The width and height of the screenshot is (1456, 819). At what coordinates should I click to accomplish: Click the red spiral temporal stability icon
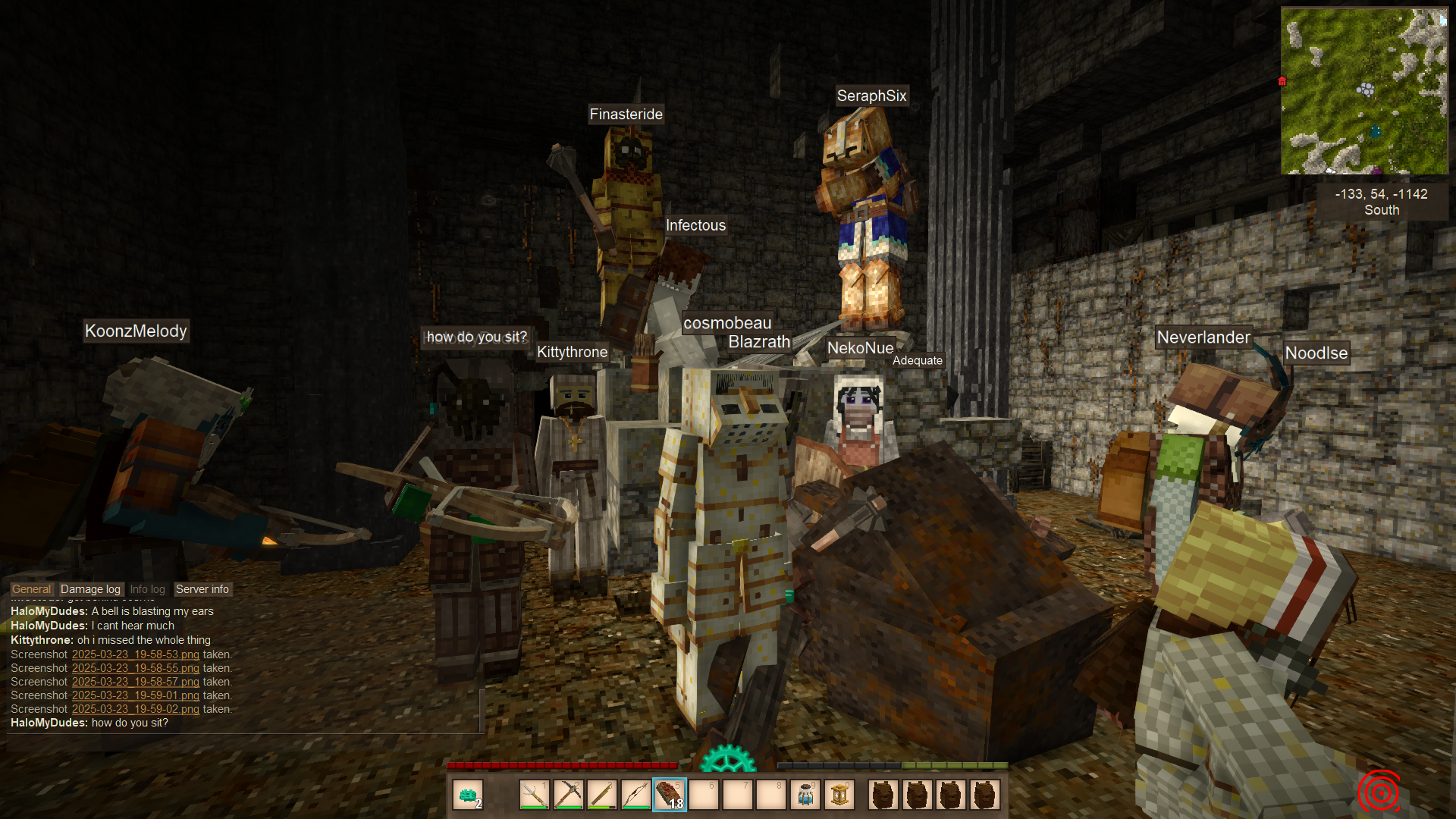coord(1379,792)
